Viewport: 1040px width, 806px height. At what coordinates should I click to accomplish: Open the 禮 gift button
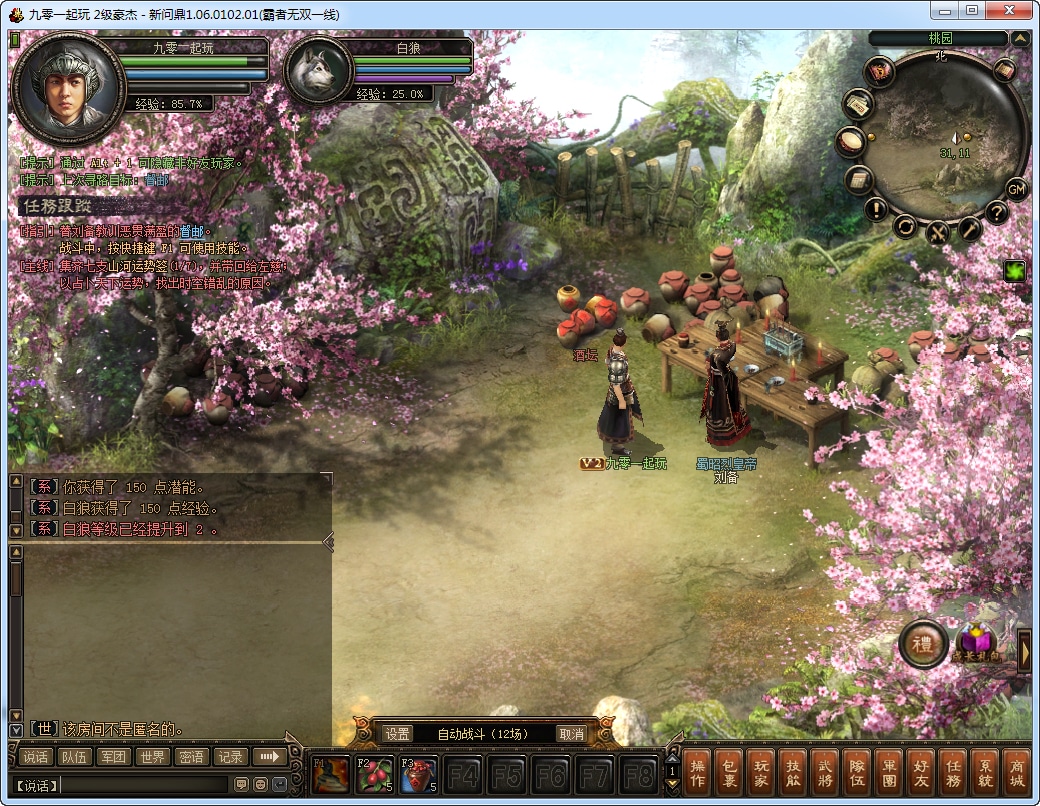point(922,645)
